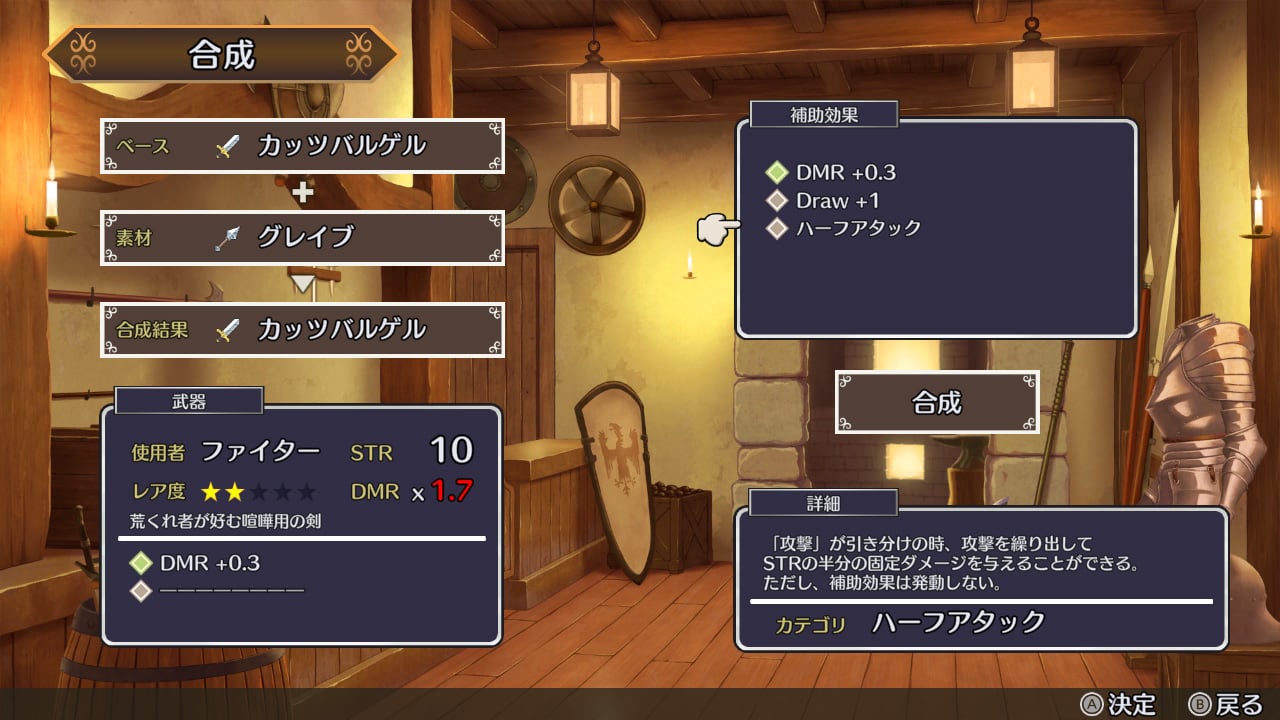Select the DMR +0.3 補助効果 entry

[x=845, y=172]
